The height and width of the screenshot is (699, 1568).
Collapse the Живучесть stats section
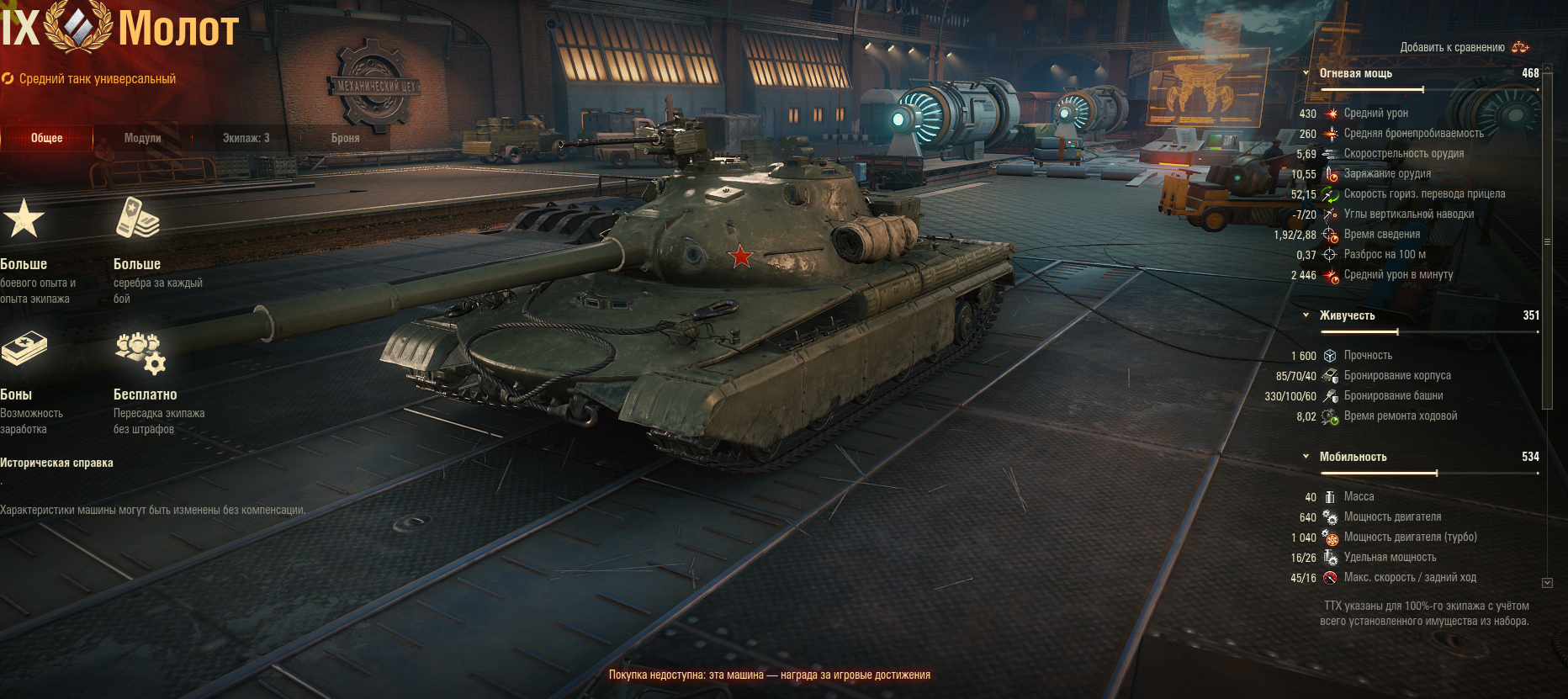pyautogui.click(x=1306, y=315)
